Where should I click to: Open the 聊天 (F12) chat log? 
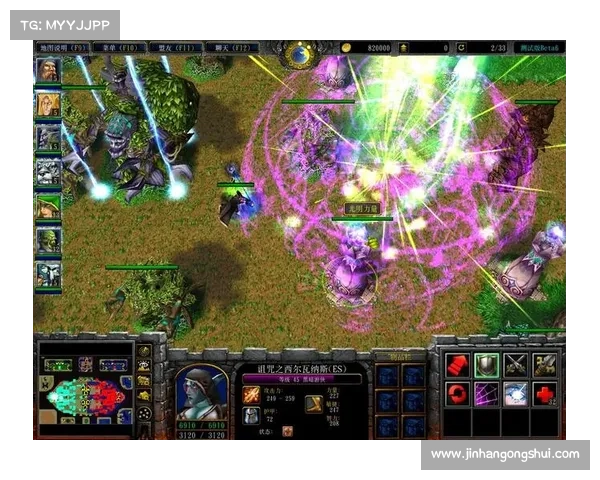coord(230,47)
